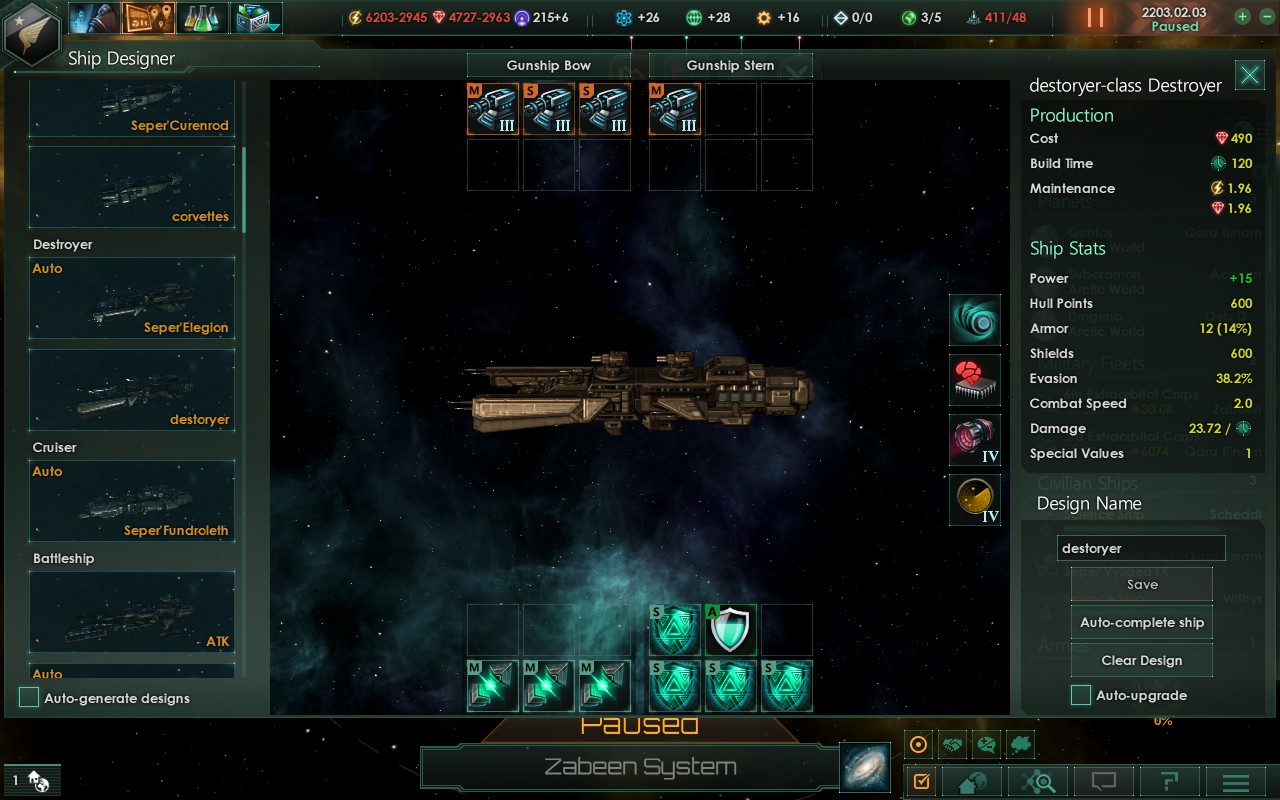Viewport: 1280px width, 800px height.
Task: Pick the ATK battleship design
Action: [x=132, y=612]
